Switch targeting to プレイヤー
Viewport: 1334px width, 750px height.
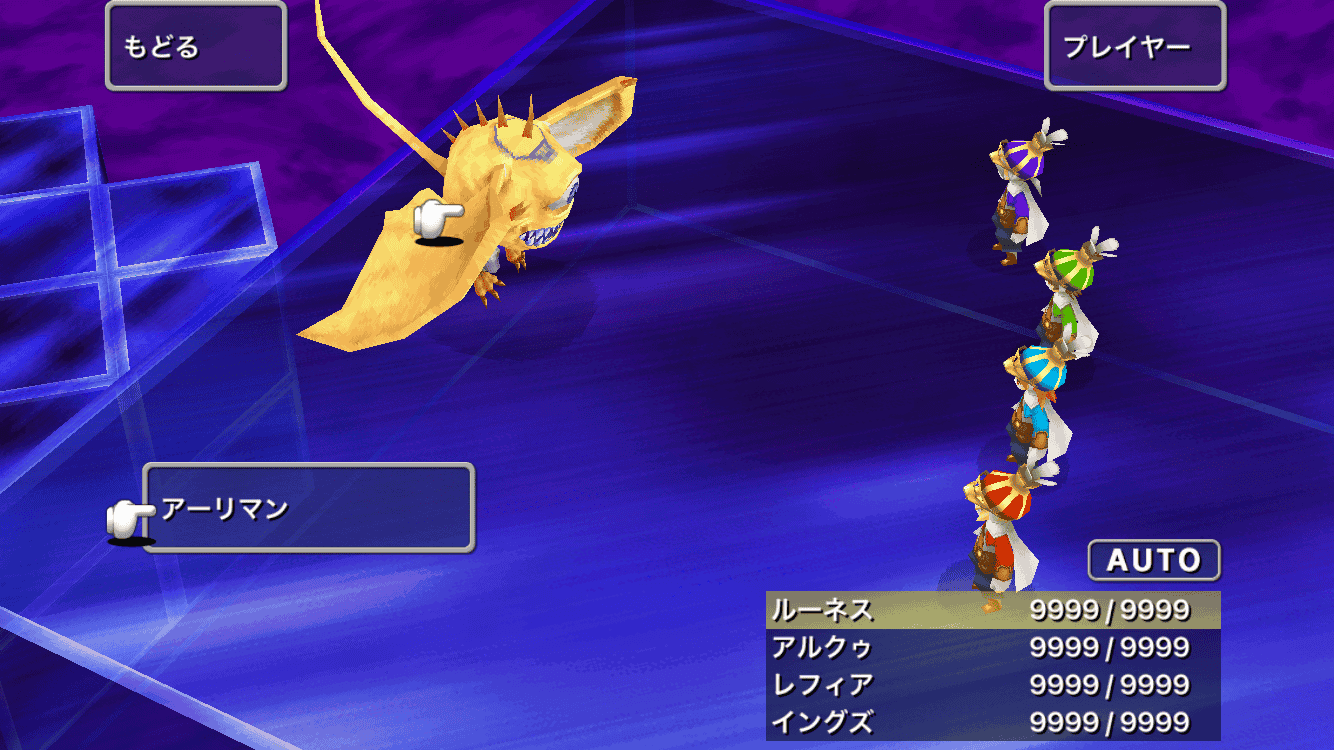(x=1135, y=46)
